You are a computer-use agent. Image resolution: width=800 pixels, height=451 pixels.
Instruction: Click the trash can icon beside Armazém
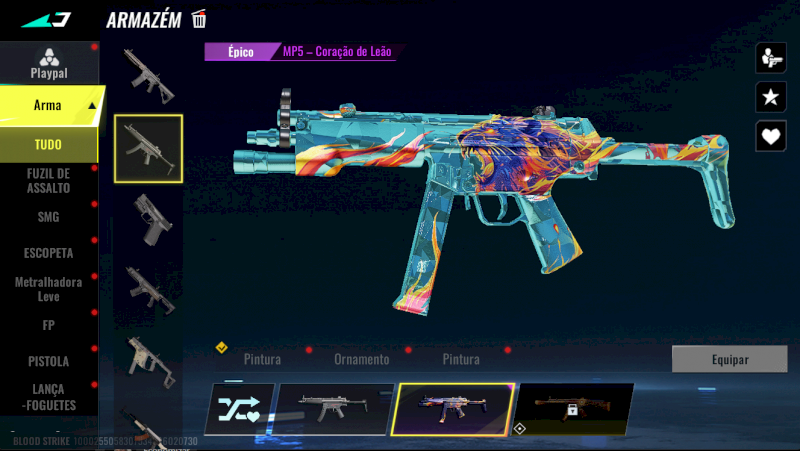point(199,19)
